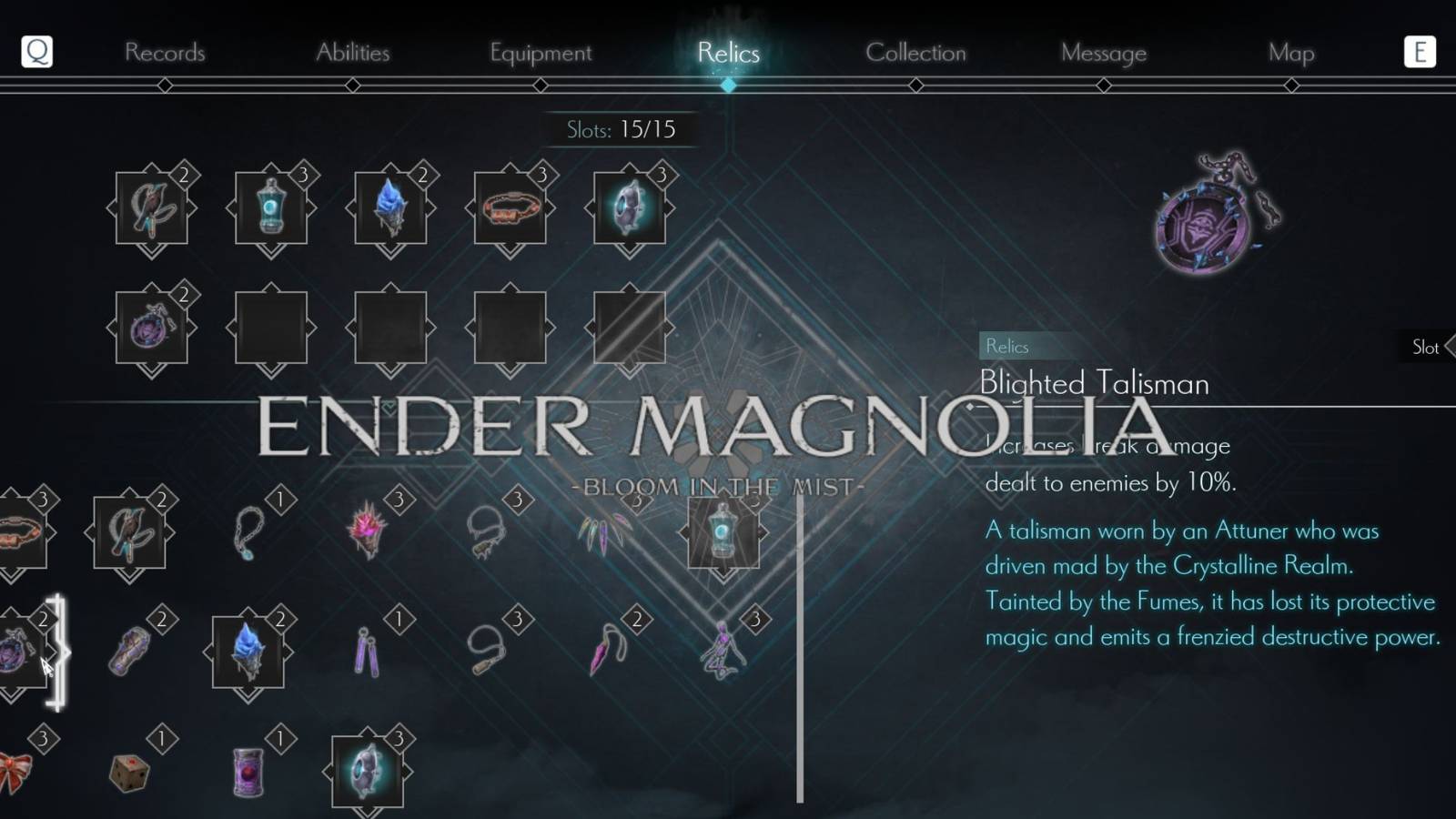1456x819 pixels.
Task: Click the purple pendant amulet relic
Action: [x=152, y=326]
